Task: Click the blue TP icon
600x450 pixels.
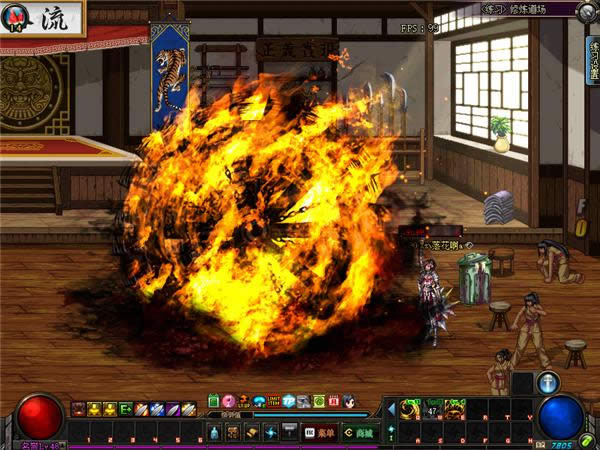Action: pos(288,401)
